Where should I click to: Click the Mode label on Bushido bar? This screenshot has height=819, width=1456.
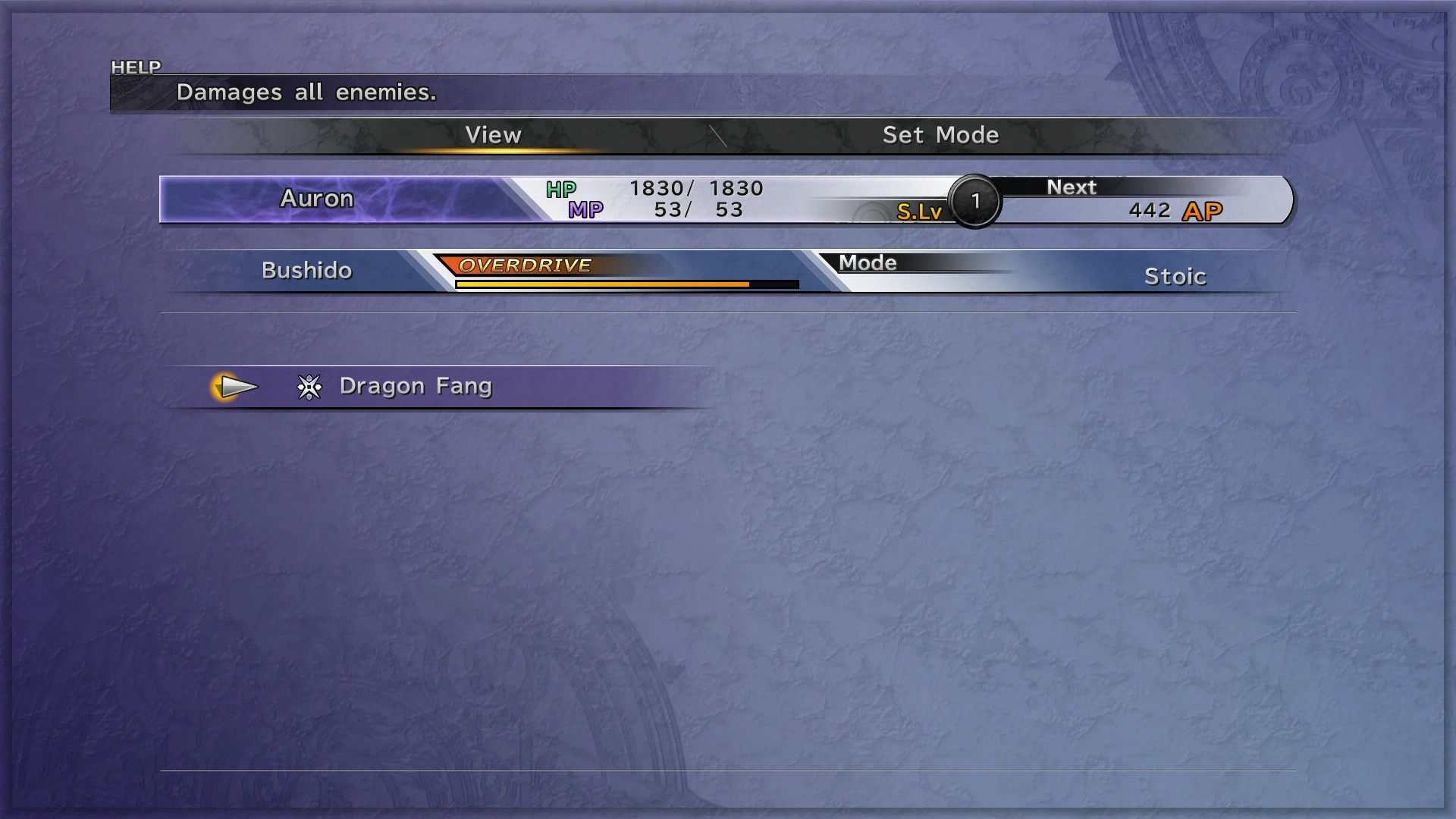(868, 263)
